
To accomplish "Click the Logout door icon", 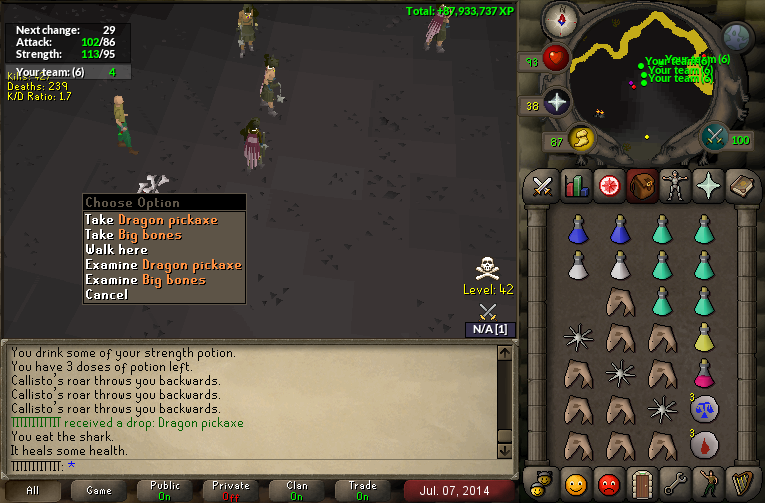I will [641, 483].
